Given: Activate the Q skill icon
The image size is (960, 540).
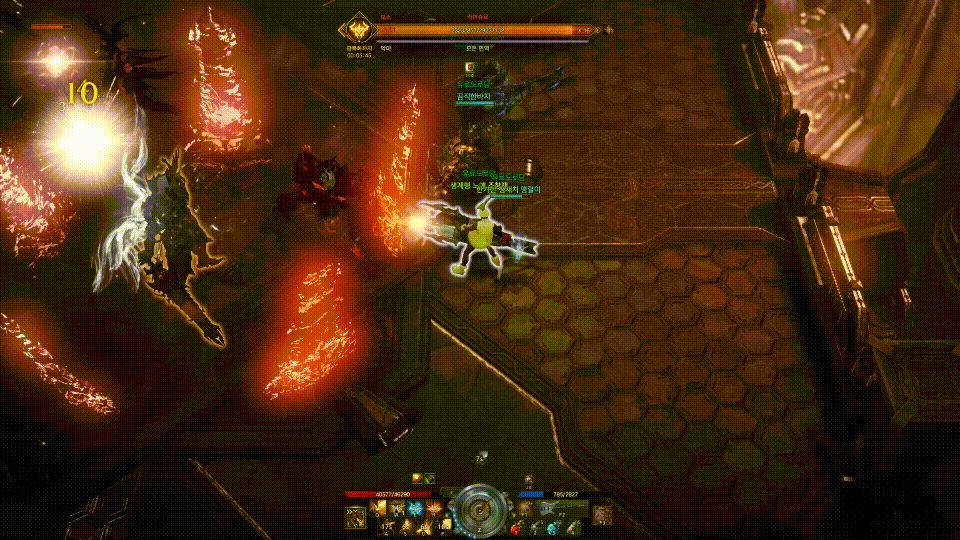Looking at the screenshot, I should pyautogui.click(x=379, y=509).
